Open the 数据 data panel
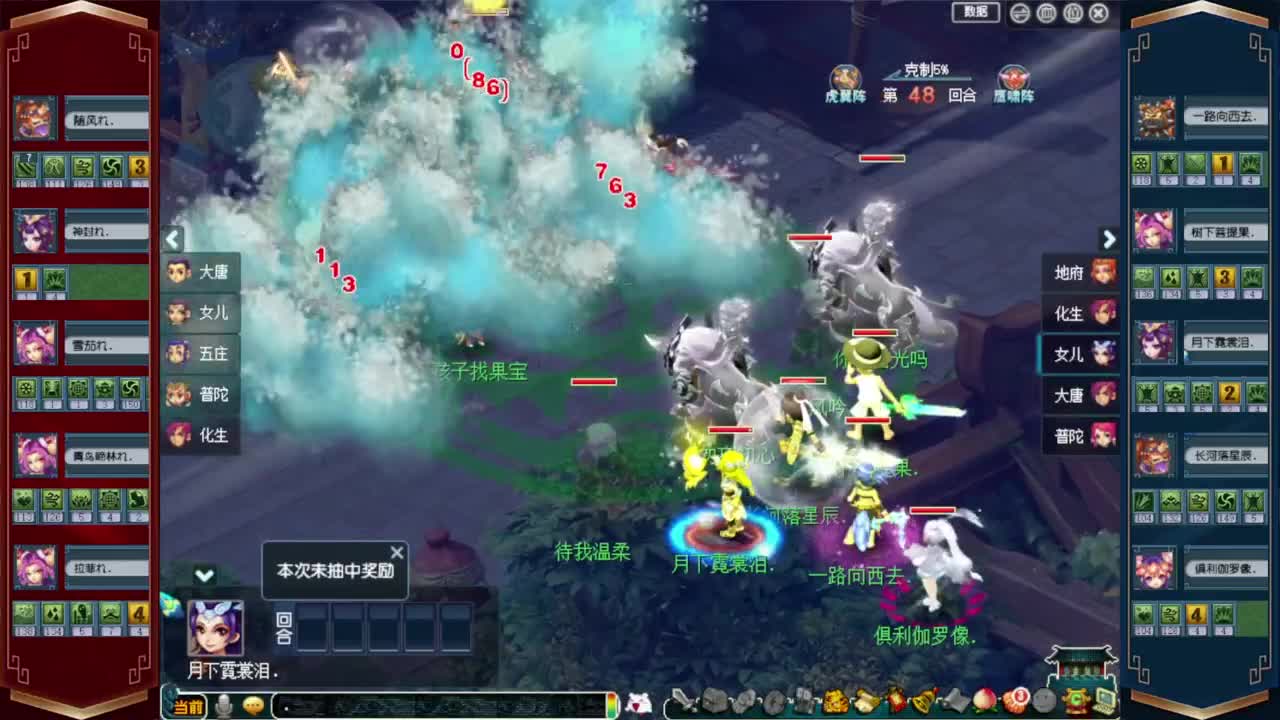Viewport: 1280px width, 720px height. point(973,12)
